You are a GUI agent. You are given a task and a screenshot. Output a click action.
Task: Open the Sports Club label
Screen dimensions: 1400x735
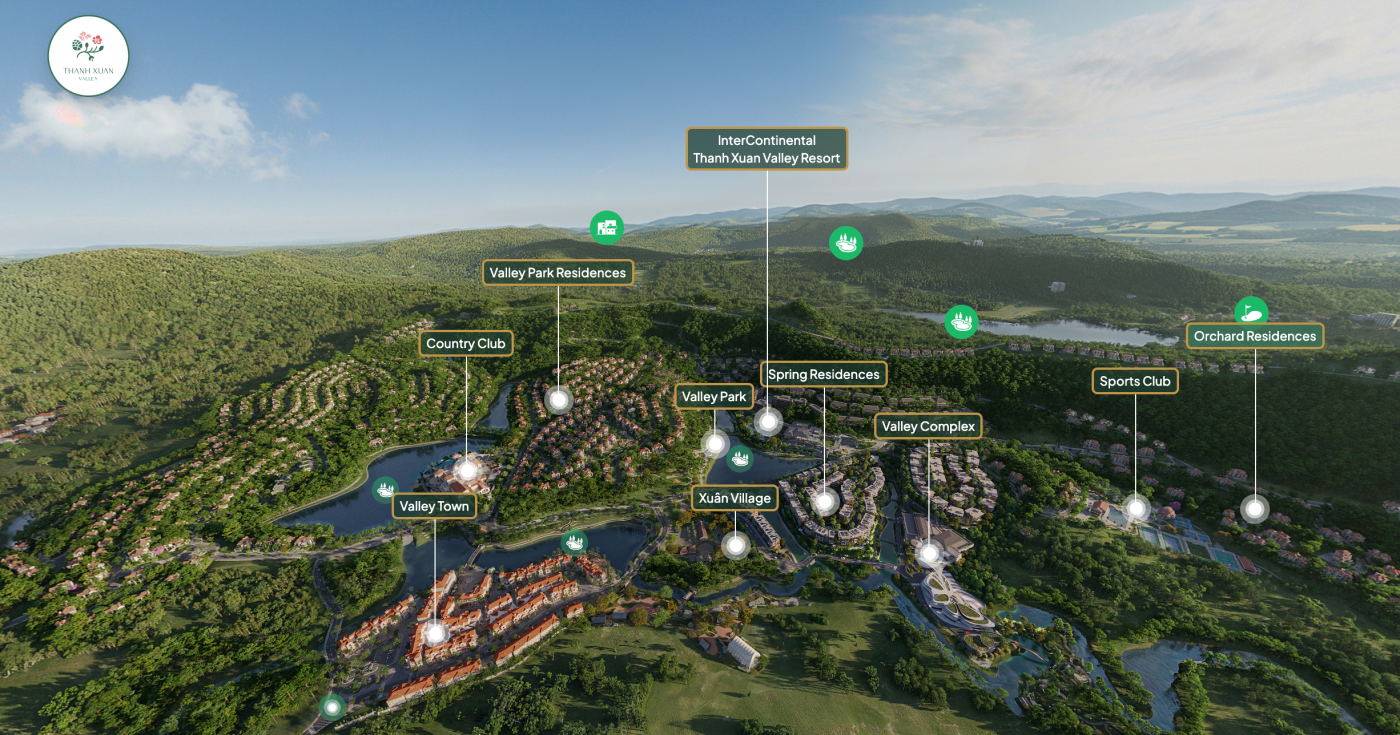click(1135, 381)
